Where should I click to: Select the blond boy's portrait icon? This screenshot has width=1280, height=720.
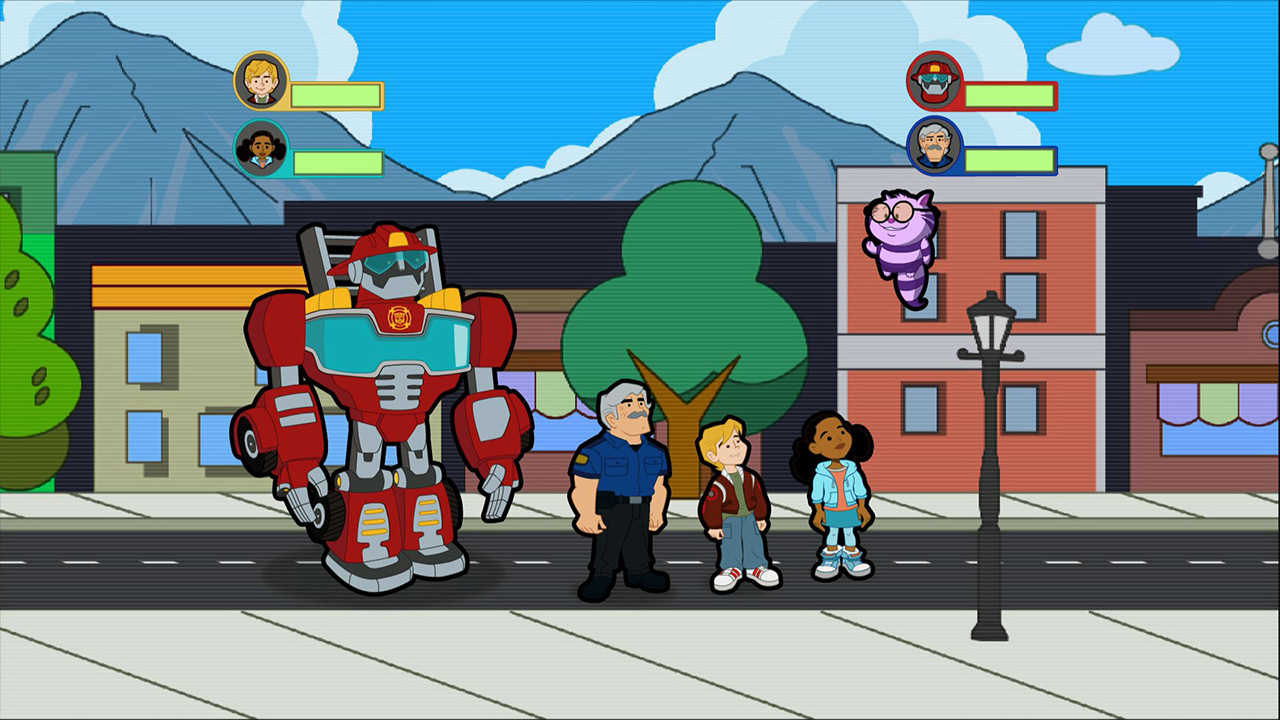coord(261,81)
